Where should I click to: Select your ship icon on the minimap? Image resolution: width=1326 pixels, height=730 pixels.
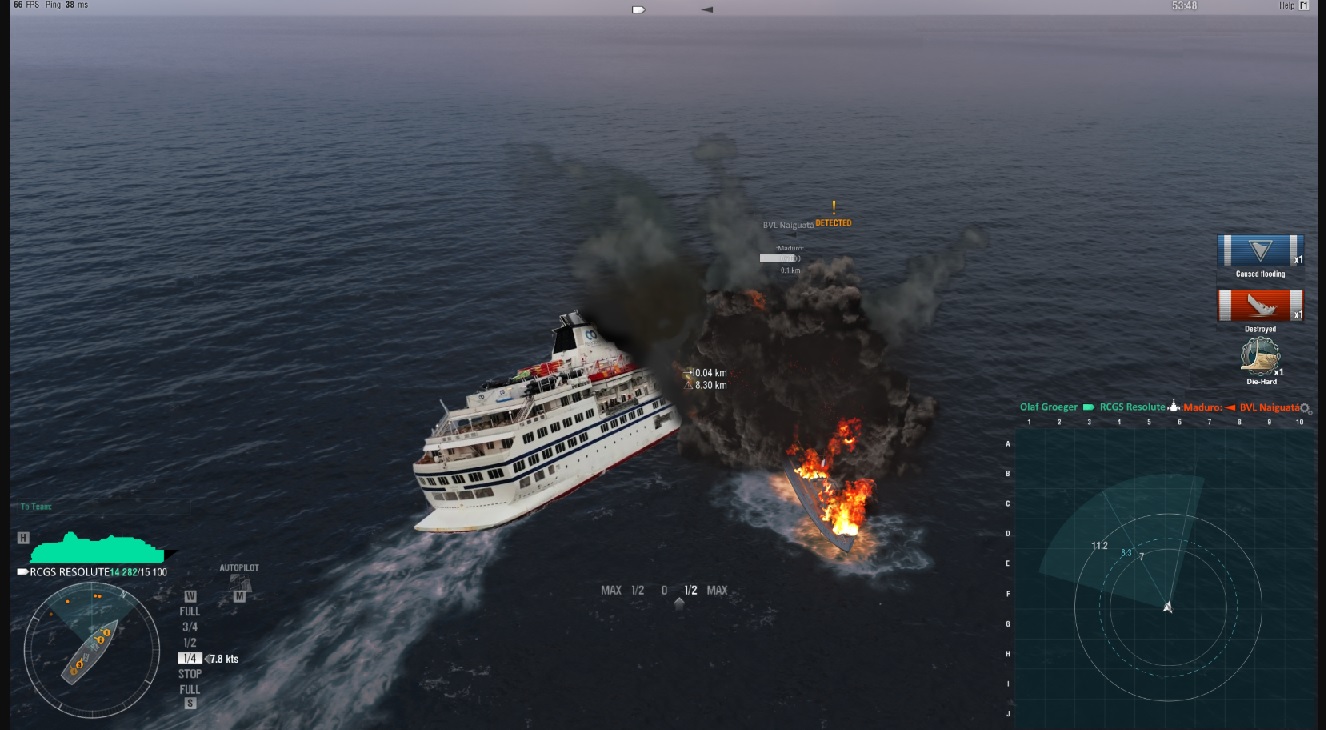(1166, 607)
